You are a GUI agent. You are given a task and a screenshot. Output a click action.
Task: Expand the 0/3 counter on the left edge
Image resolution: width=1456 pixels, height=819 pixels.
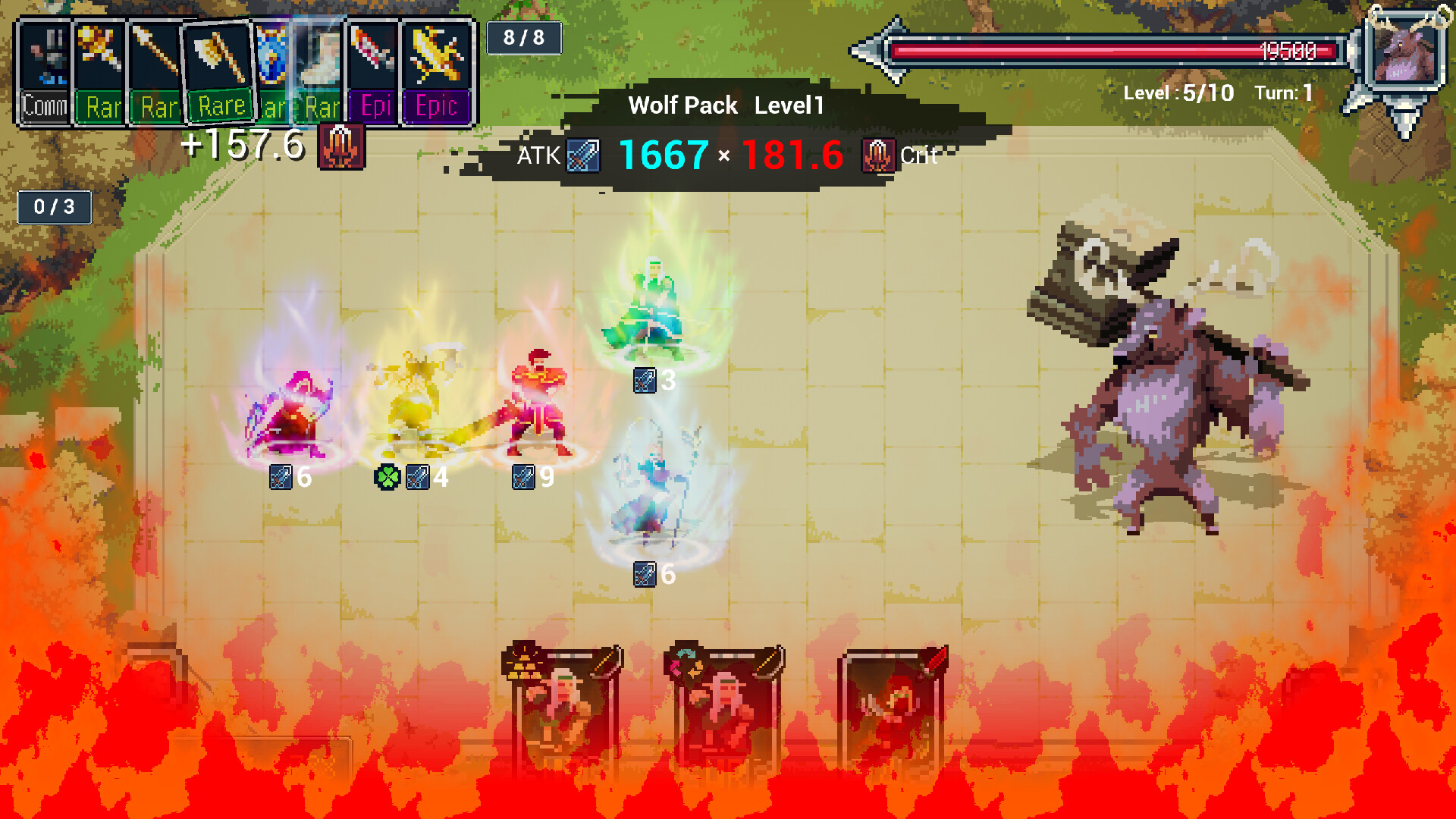coord(53,206)
